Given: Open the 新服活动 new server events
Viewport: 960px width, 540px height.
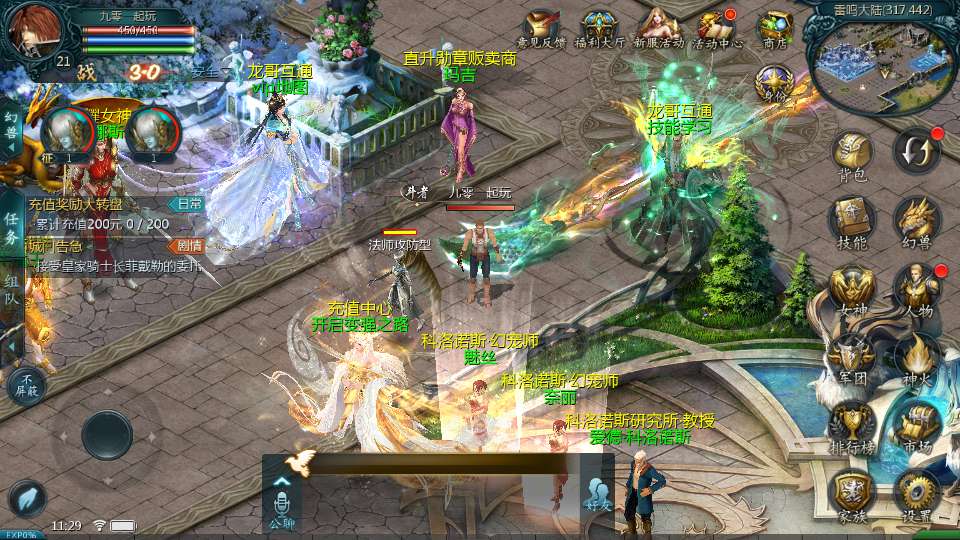Looking at the screenshot, I should [658, 28].
